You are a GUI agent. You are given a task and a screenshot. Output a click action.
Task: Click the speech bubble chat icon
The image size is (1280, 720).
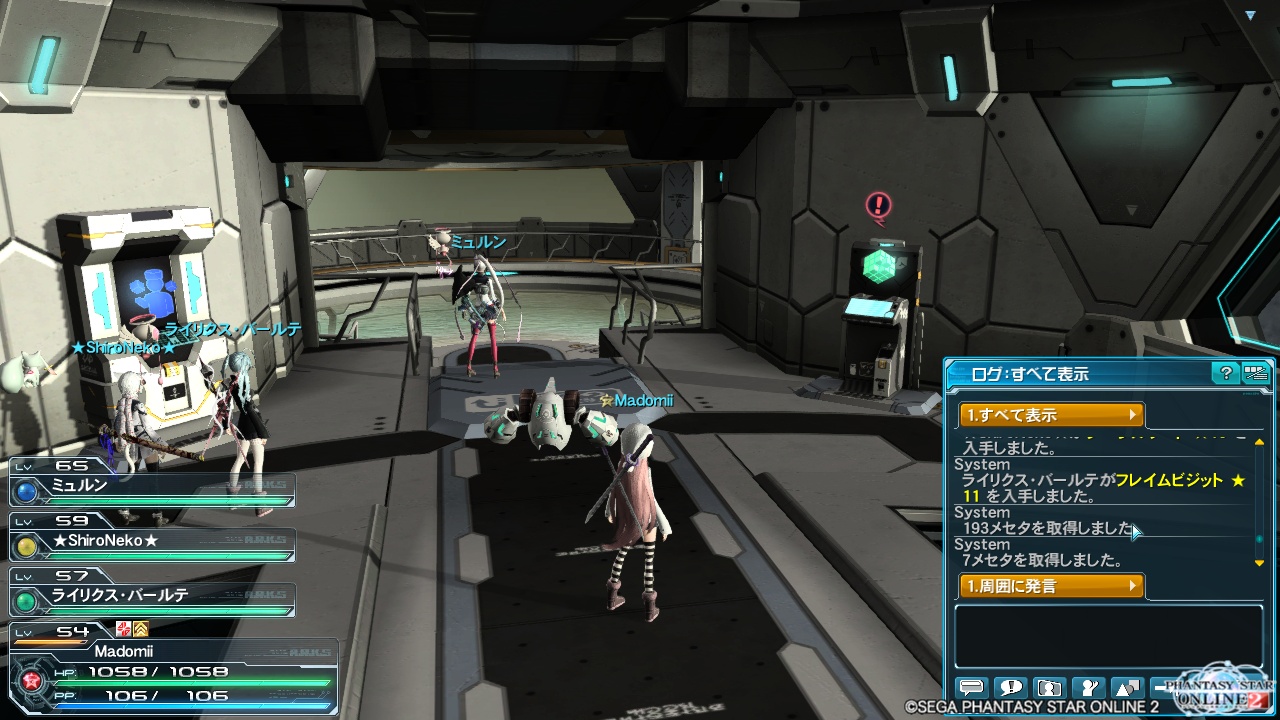[x=971, y=688]
